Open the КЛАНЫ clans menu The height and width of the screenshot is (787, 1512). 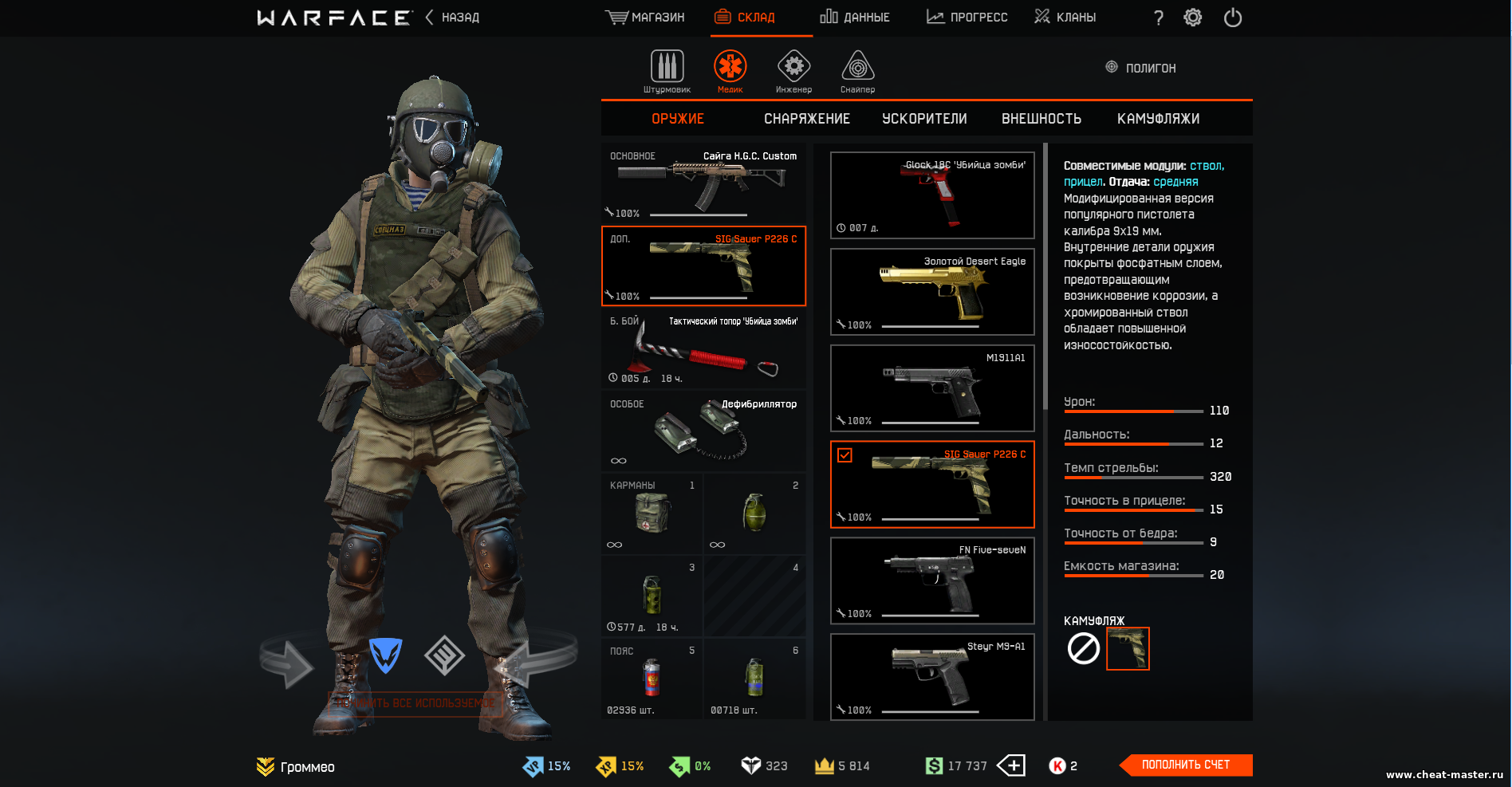[1065, 18]
